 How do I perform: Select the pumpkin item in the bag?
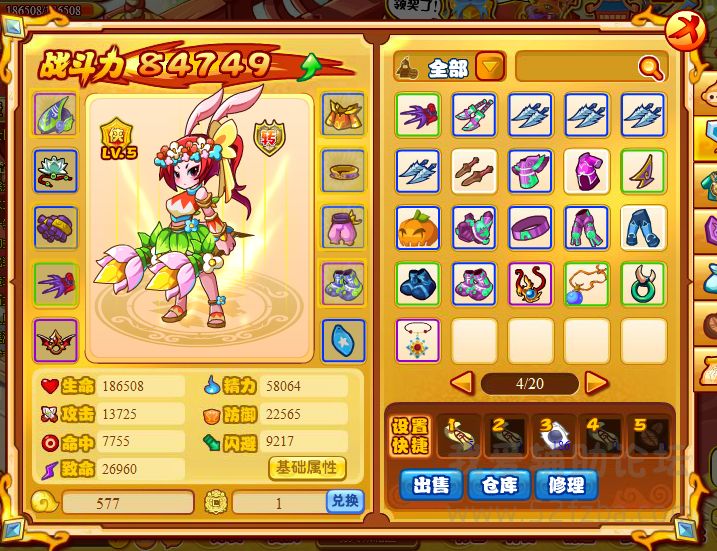coord(418,228)
